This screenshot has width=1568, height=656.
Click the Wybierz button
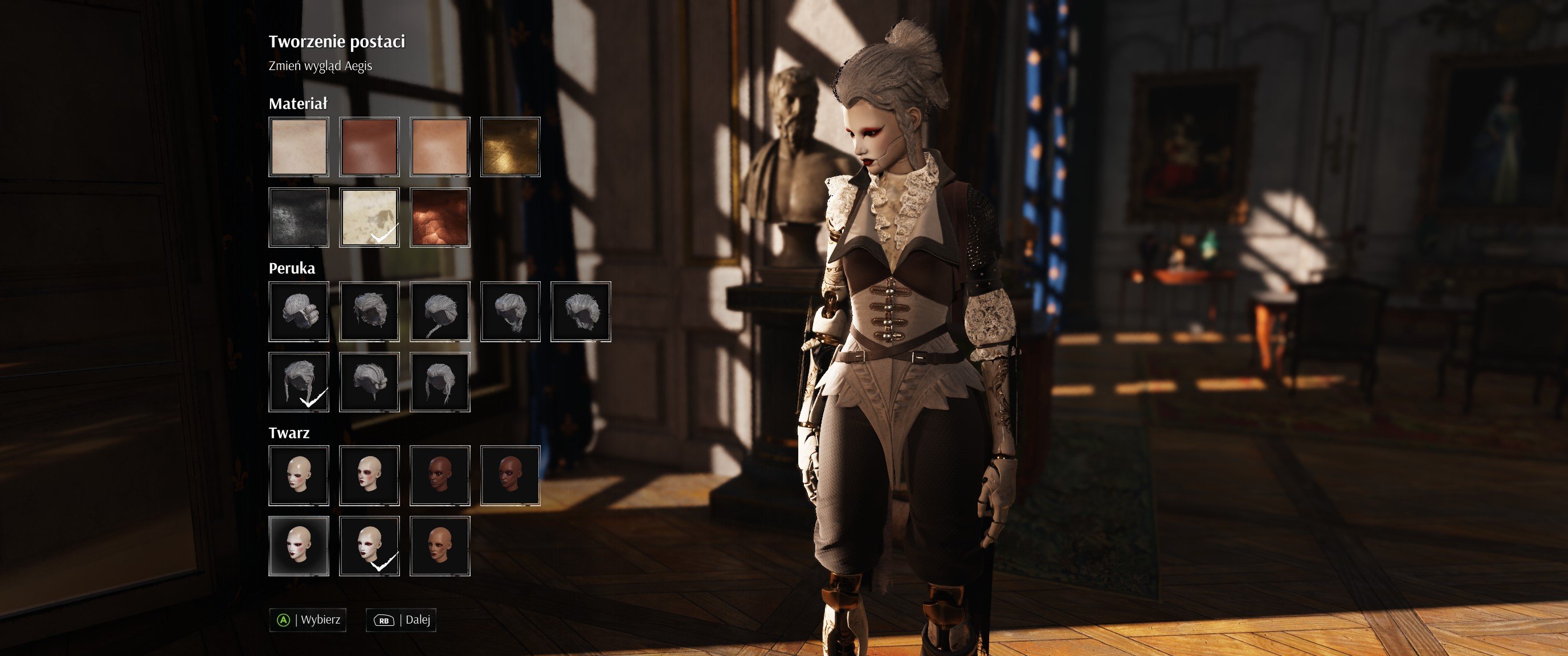pyautogui.click(x=308, y=620)
